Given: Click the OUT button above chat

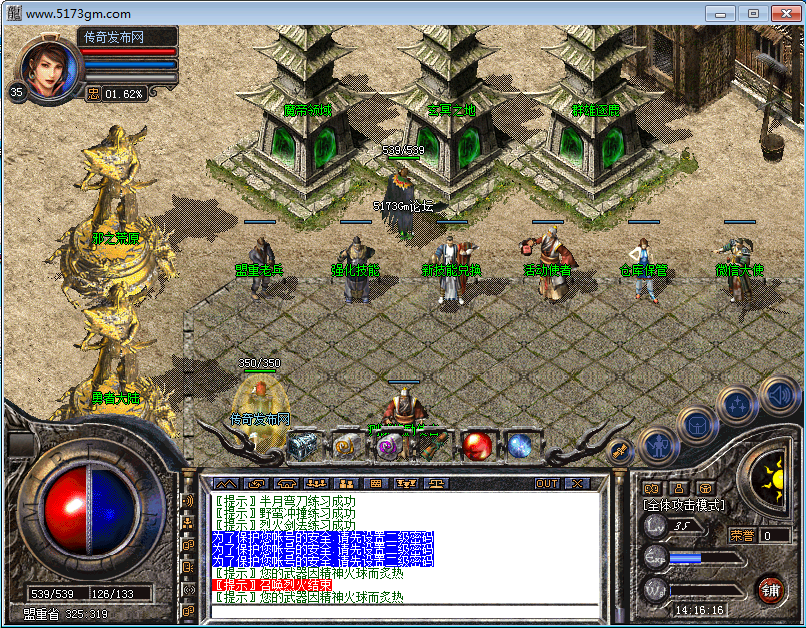Looking at the screenshot, I should tap(547, 483).
